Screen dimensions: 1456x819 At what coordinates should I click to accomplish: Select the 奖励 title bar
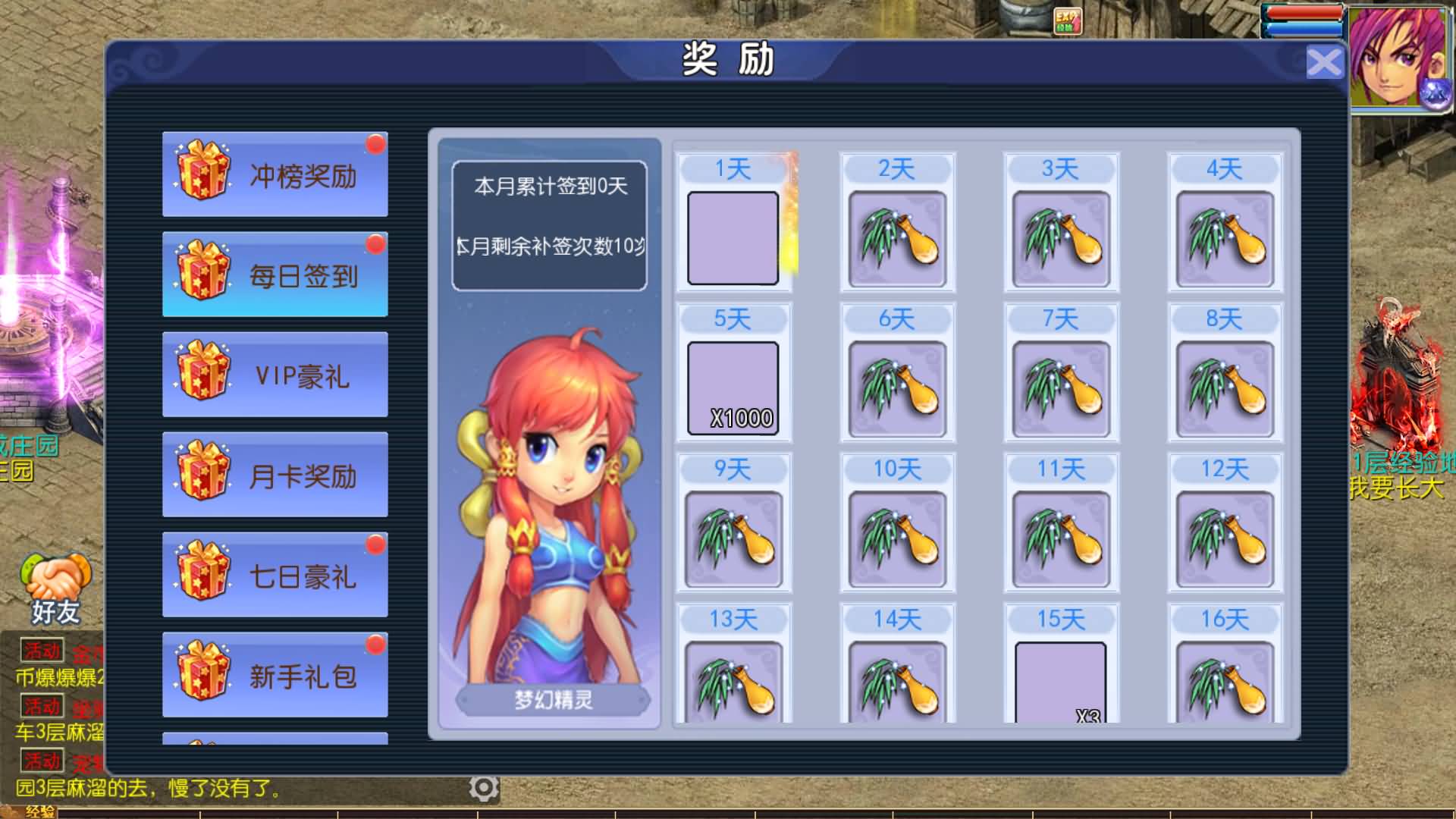point(728,62)
